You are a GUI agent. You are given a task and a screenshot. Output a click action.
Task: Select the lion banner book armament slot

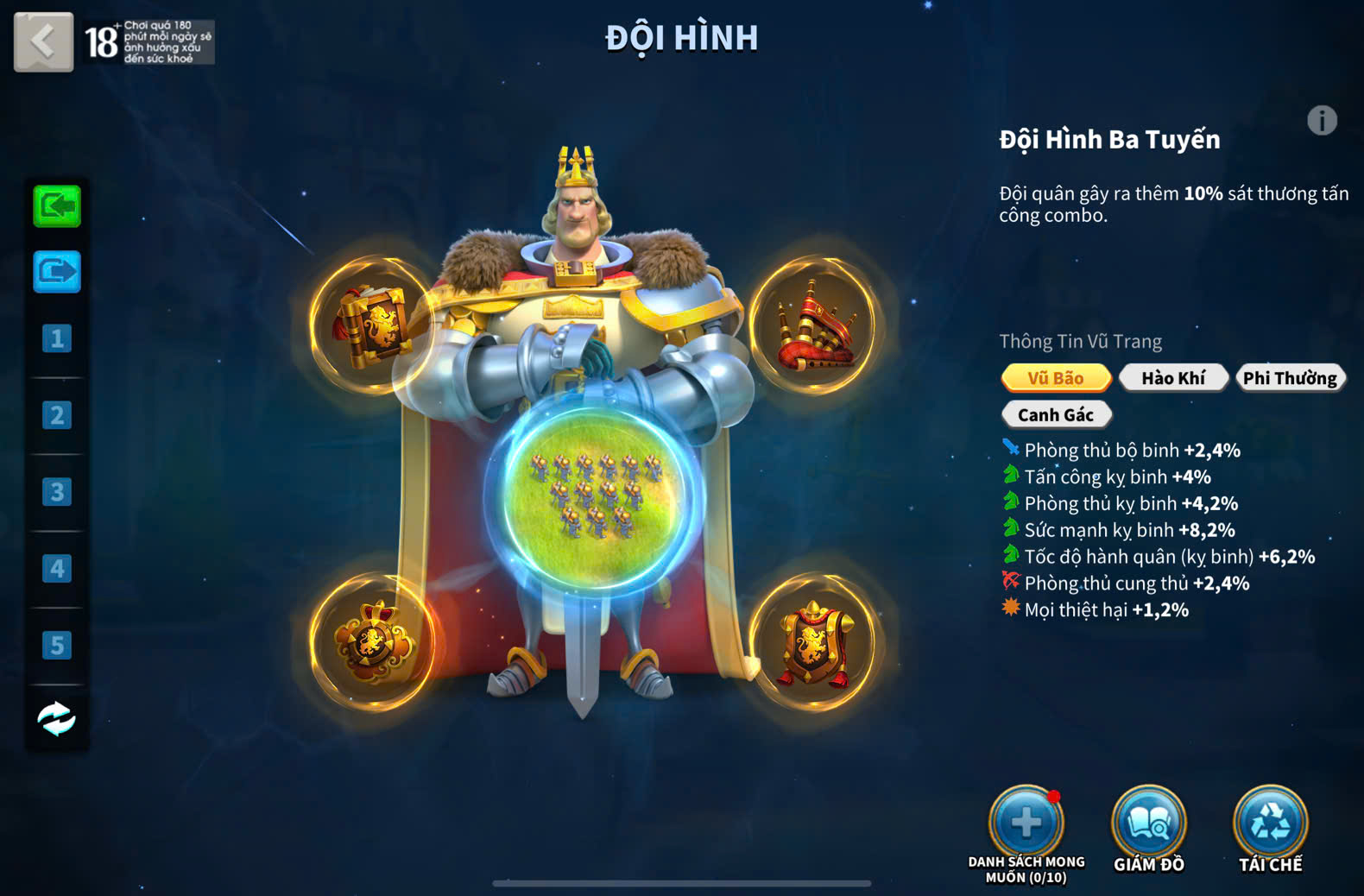373,325
